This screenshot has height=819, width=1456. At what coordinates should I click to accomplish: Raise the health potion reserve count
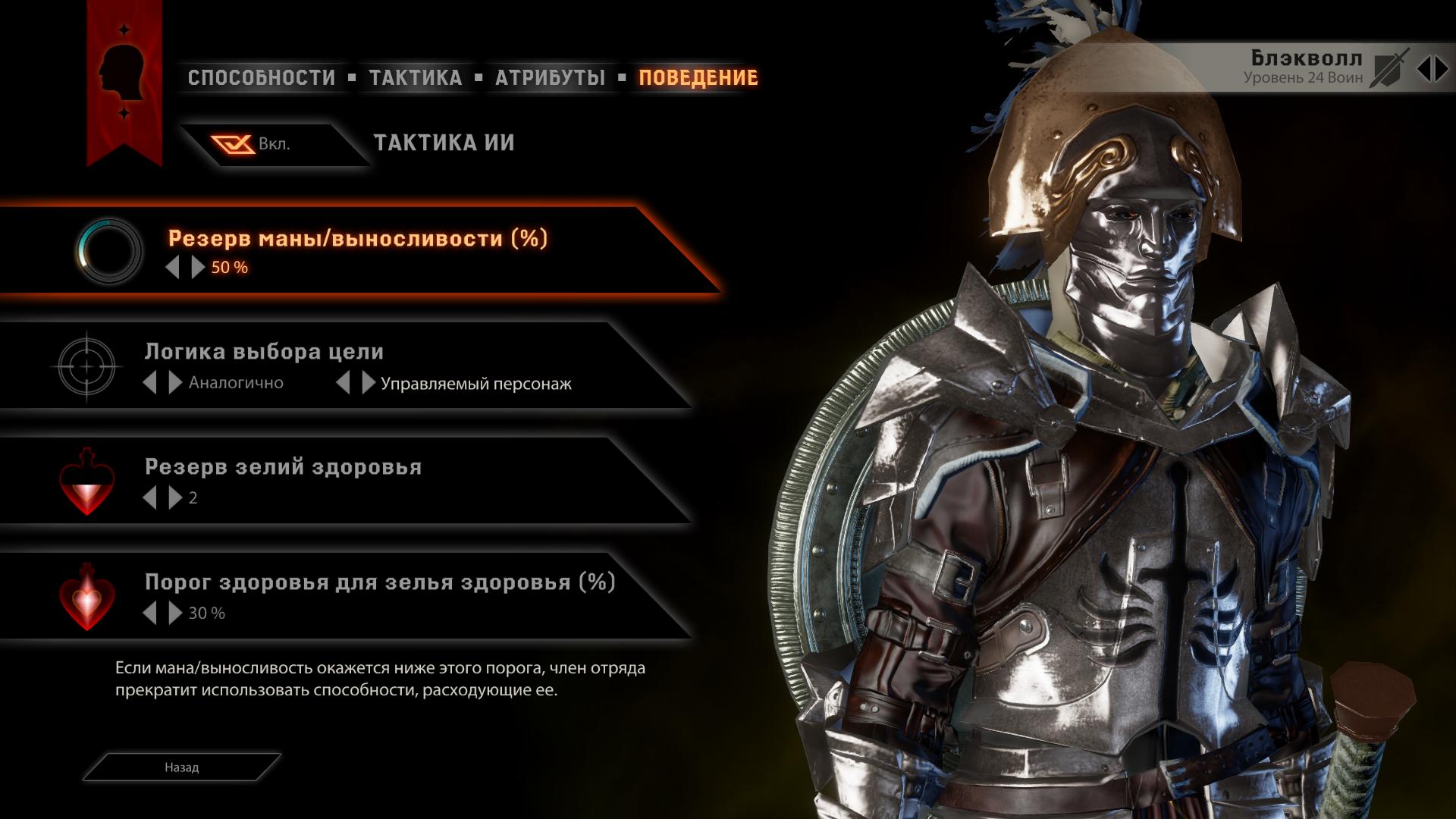pos(175,497)
